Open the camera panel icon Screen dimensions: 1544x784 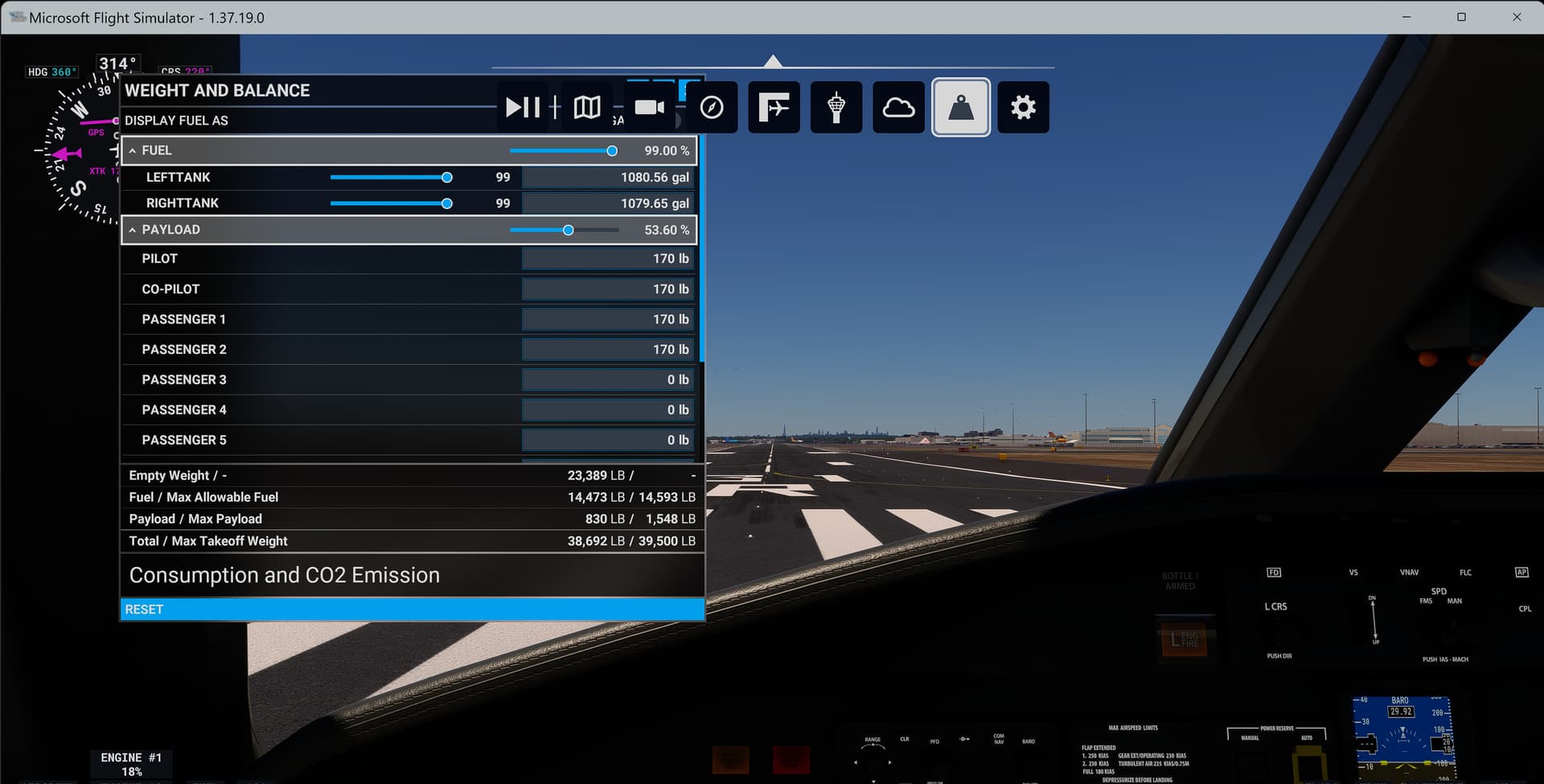(649, 107)
